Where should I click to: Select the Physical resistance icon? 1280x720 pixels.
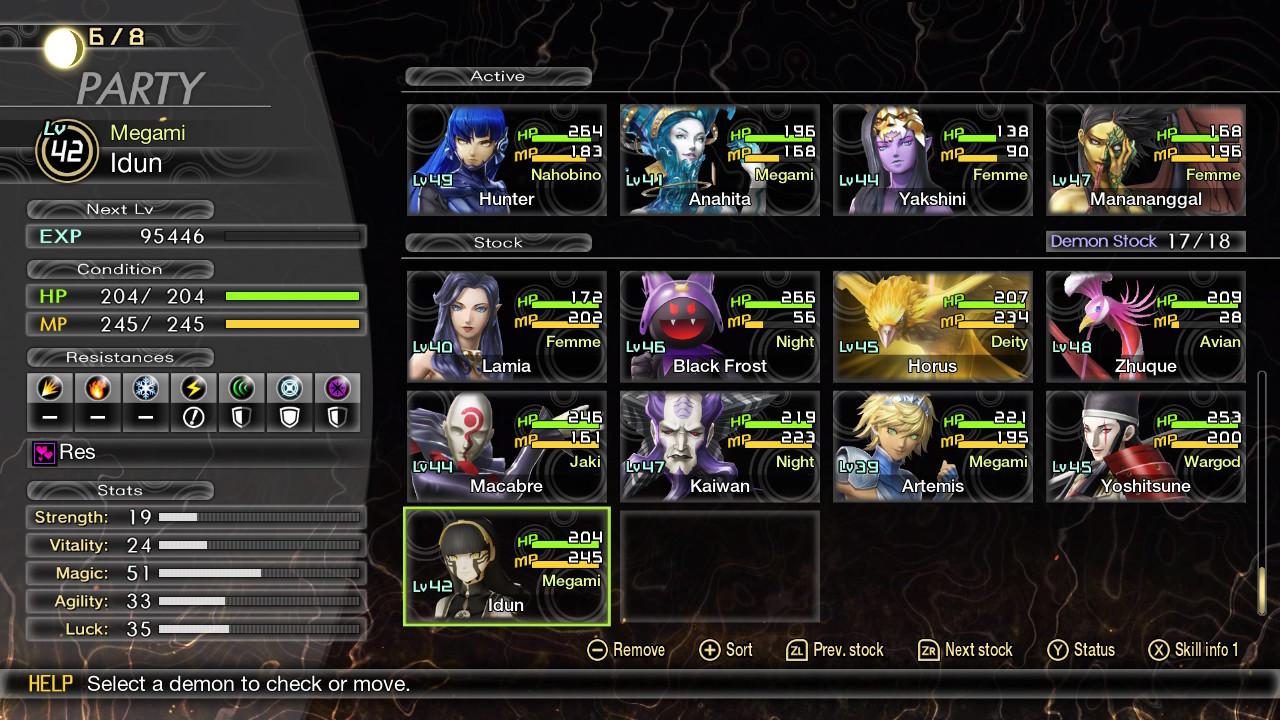click(x=50, y=388)
